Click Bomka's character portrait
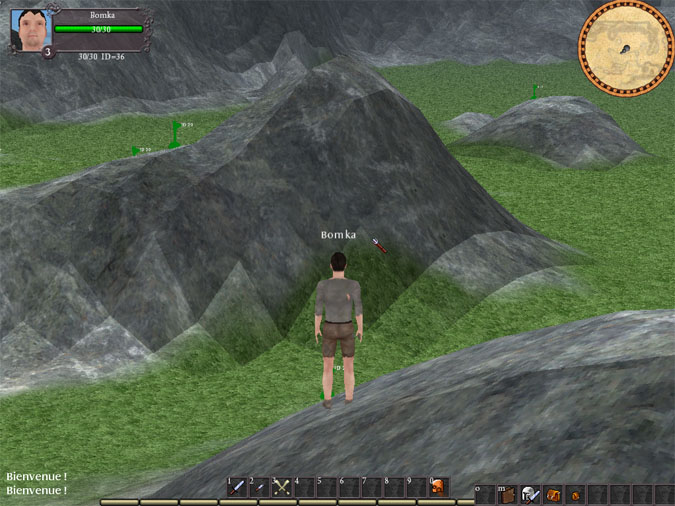Image resolution: width=675 pixels, height=506 pixels. [30, 30]
